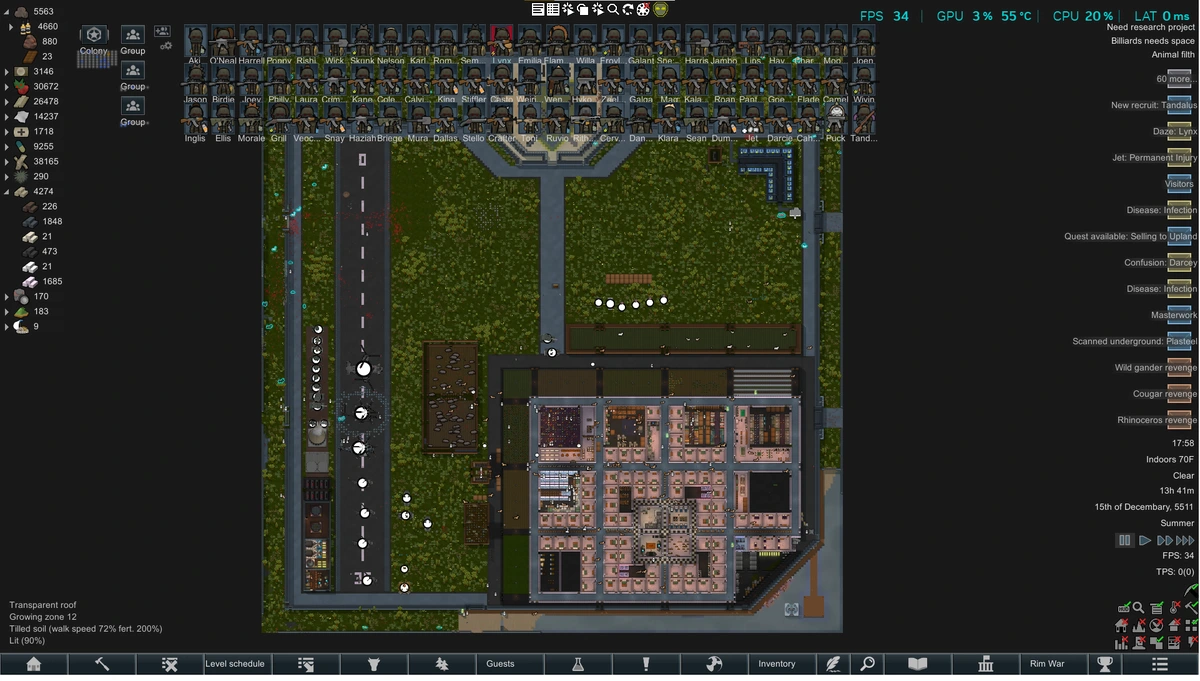Open the Level schedule tab

click(x=235, y=664)
